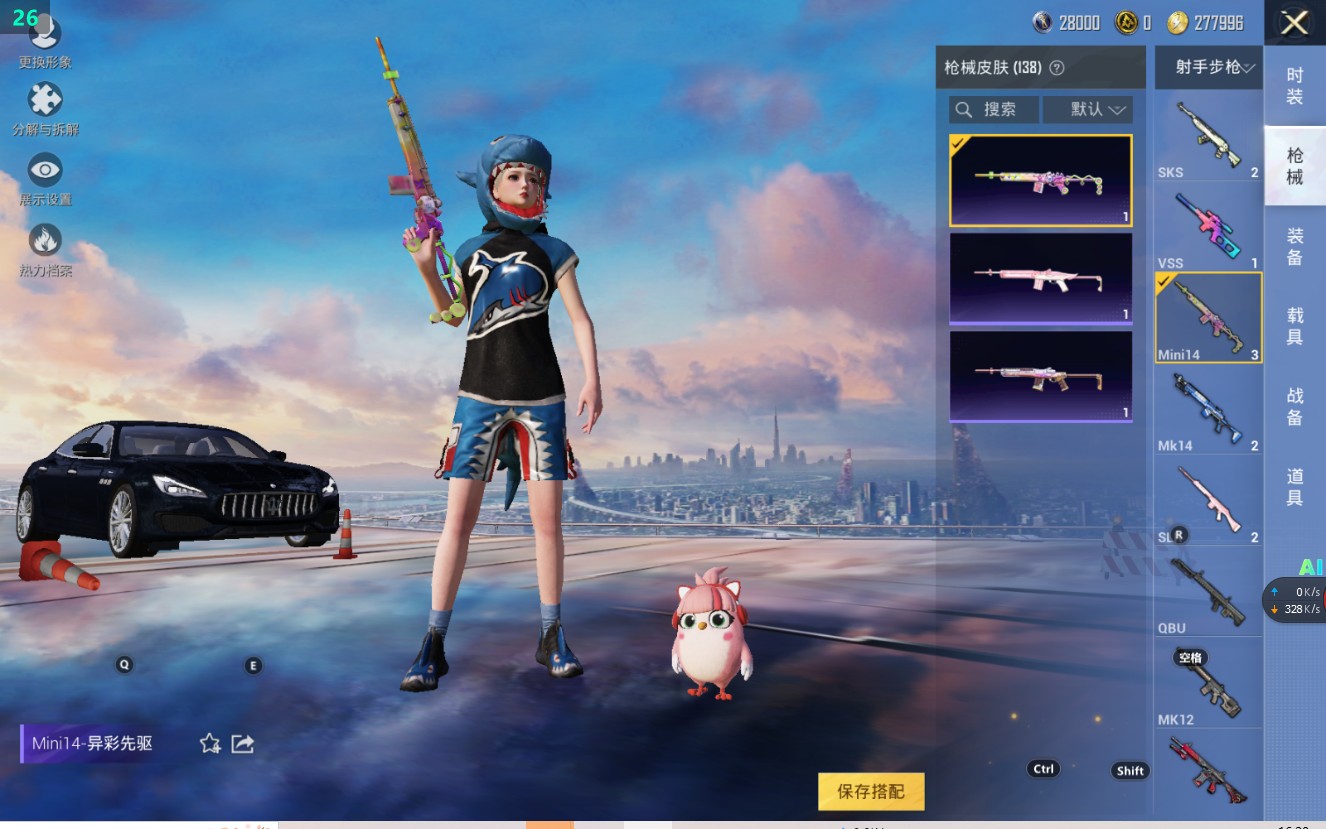Screen dimensions: 1326x829
Task: Switch to the 时装 outfit tab
Action: point(1294,86)
